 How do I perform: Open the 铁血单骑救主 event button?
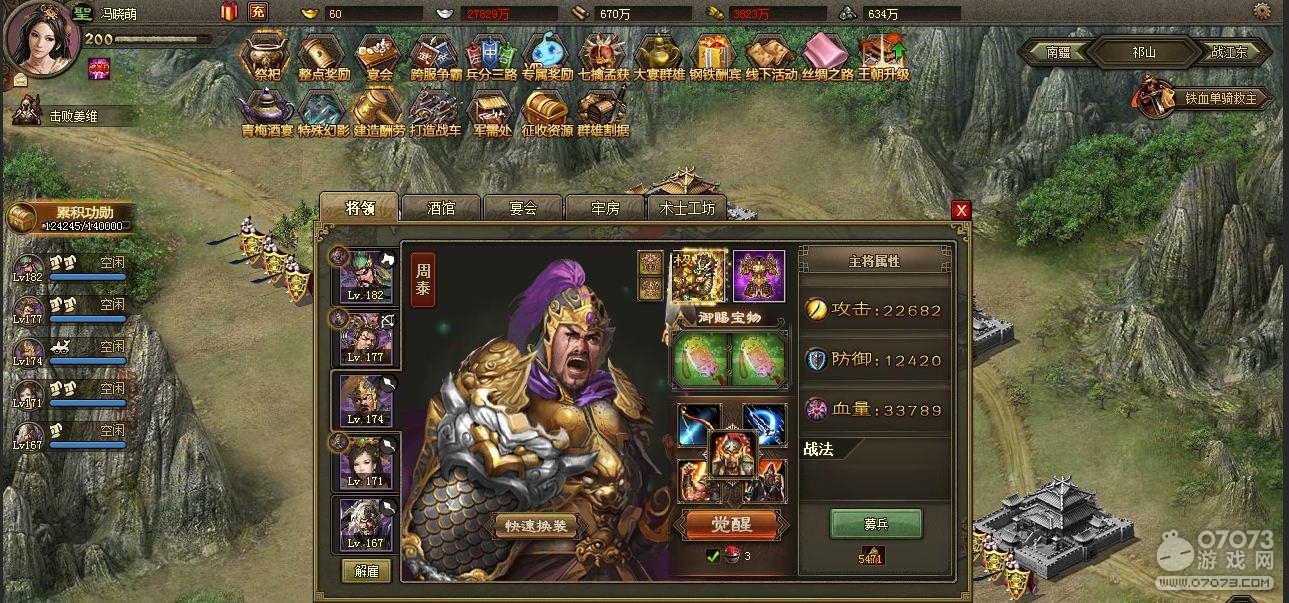[x=1203, y=98]
